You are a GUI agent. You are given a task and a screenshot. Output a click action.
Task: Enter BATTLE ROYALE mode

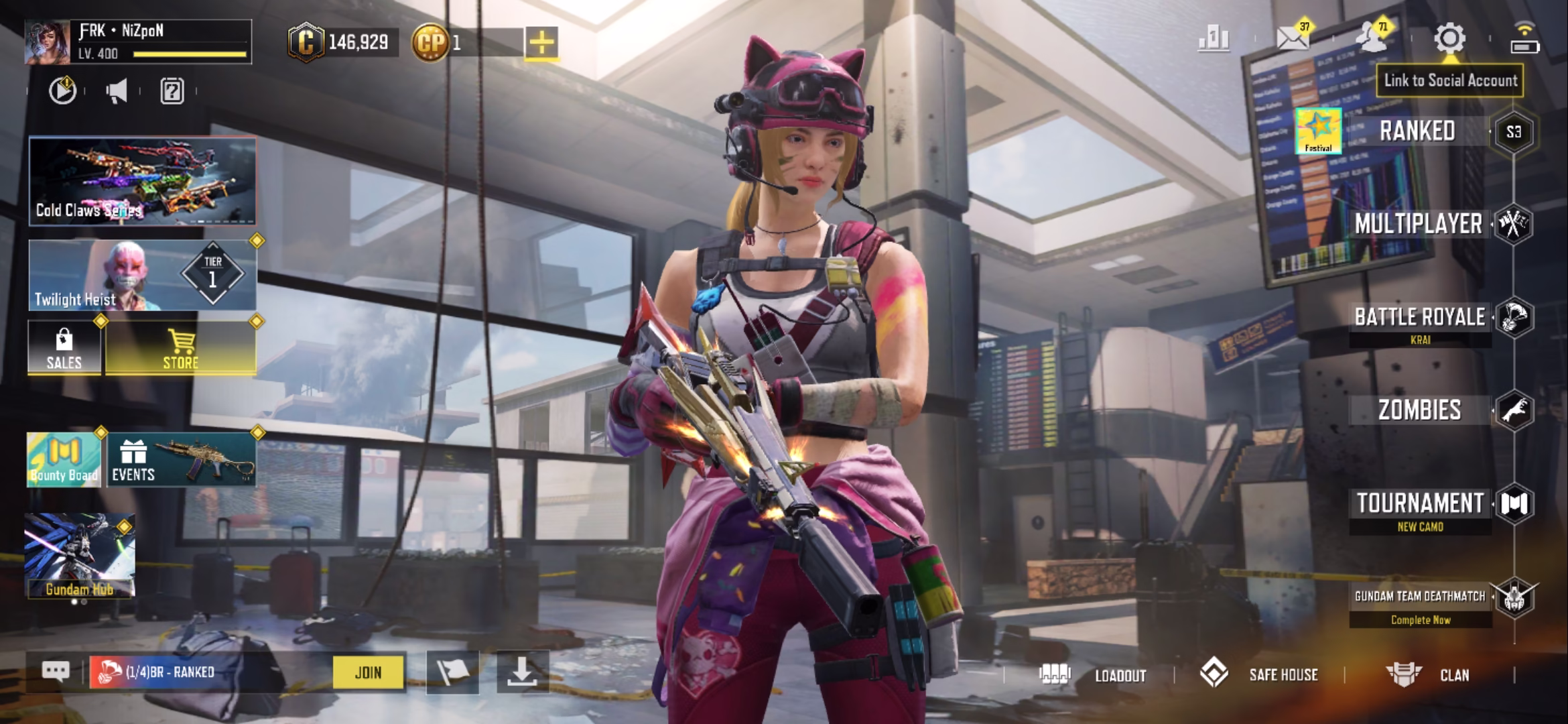1419,317
